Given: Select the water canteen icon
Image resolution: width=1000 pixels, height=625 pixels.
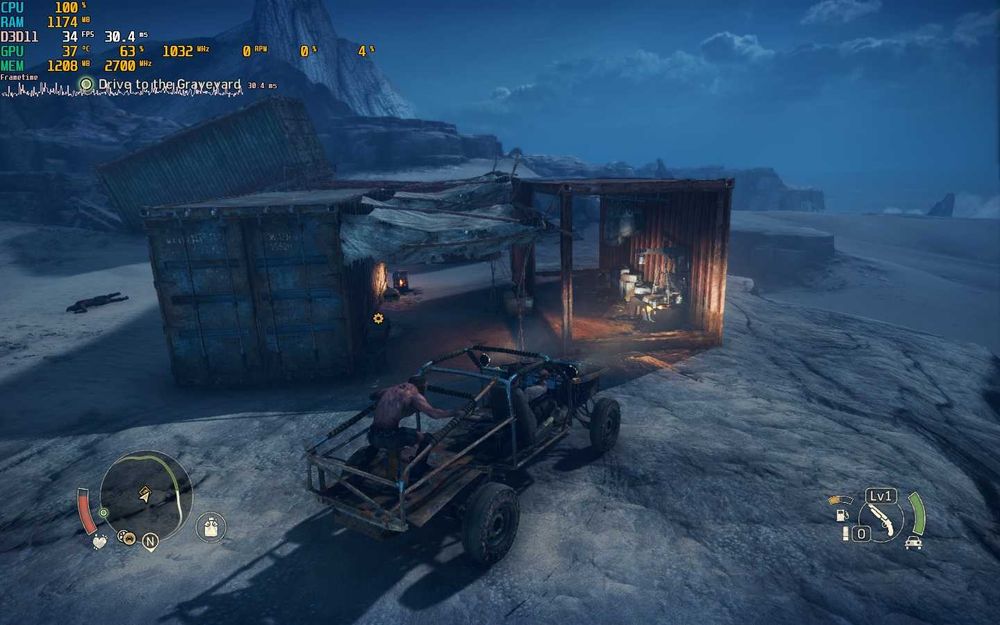Looking at the screenshot, I should pyautogui.click(x=210, y=525).
